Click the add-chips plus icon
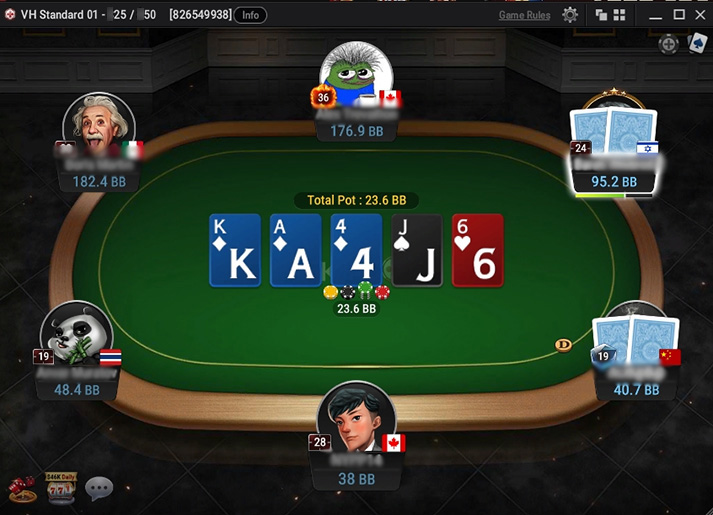Image resolution: width=713 pixels, height=515 pixels. point(667,44)
